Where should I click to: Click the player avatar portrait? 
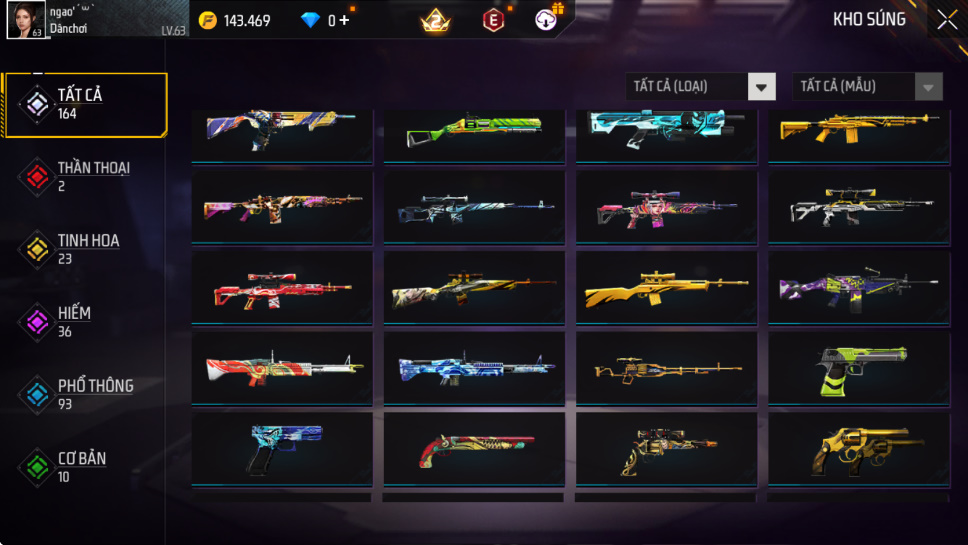pyautogui.click(x=25, y=19)
